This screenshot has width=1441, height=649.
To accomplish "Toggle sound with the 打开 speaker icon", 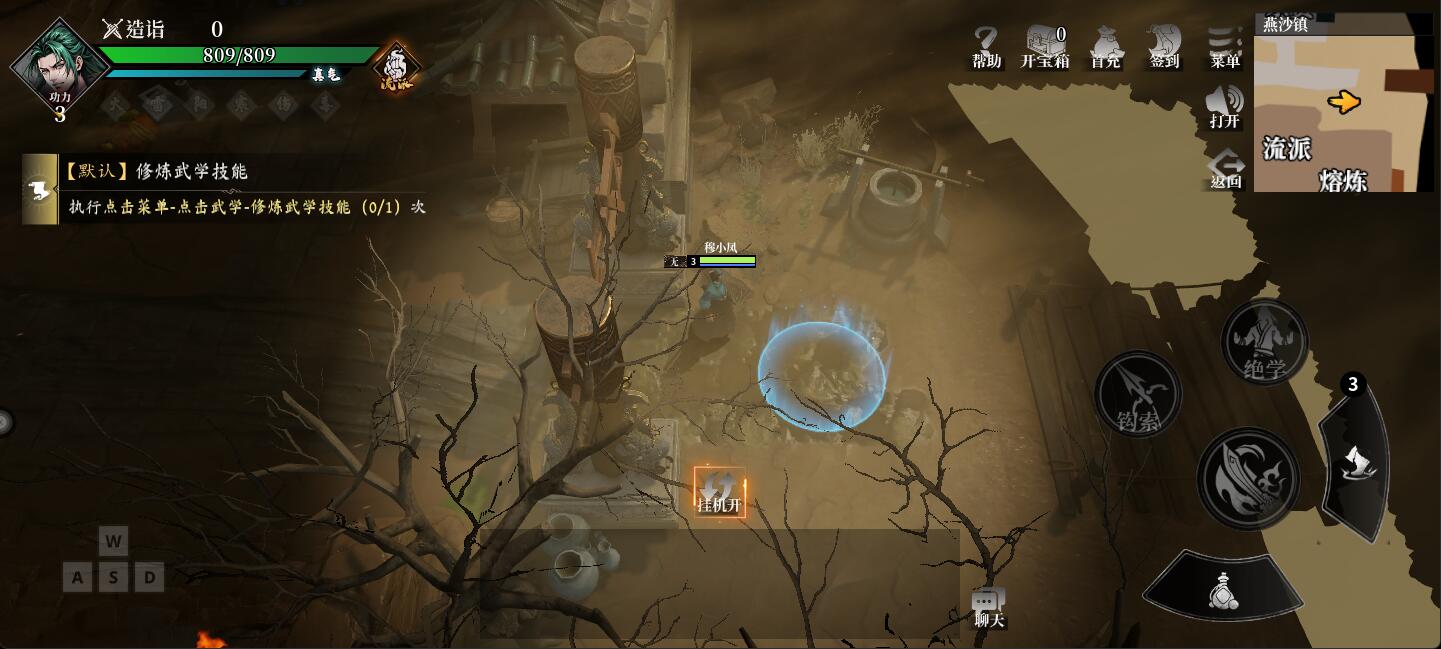I will point(1225,106).
